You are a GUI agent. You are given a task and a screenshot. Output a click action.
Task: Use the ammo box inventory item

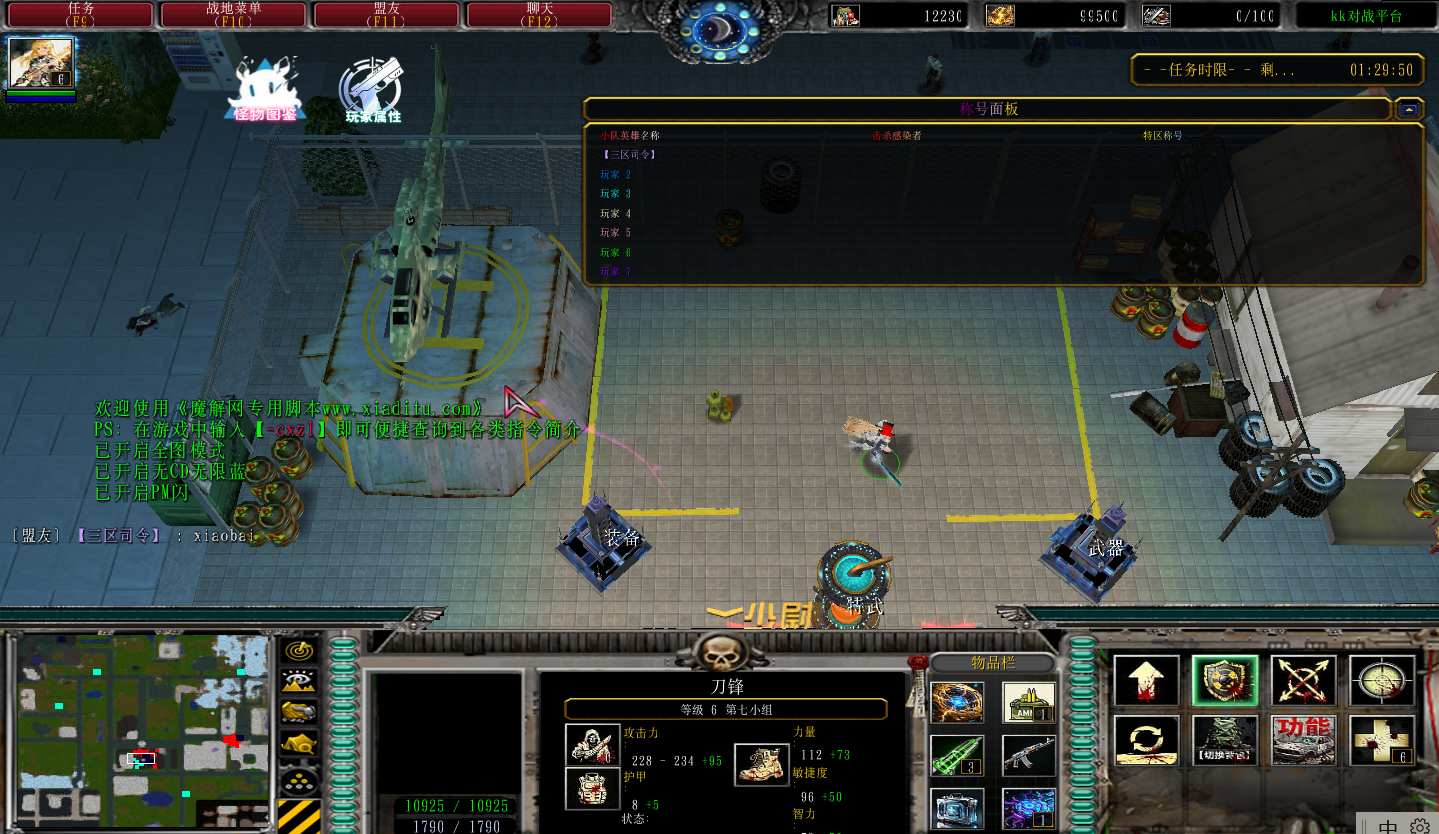[1029, 702]
